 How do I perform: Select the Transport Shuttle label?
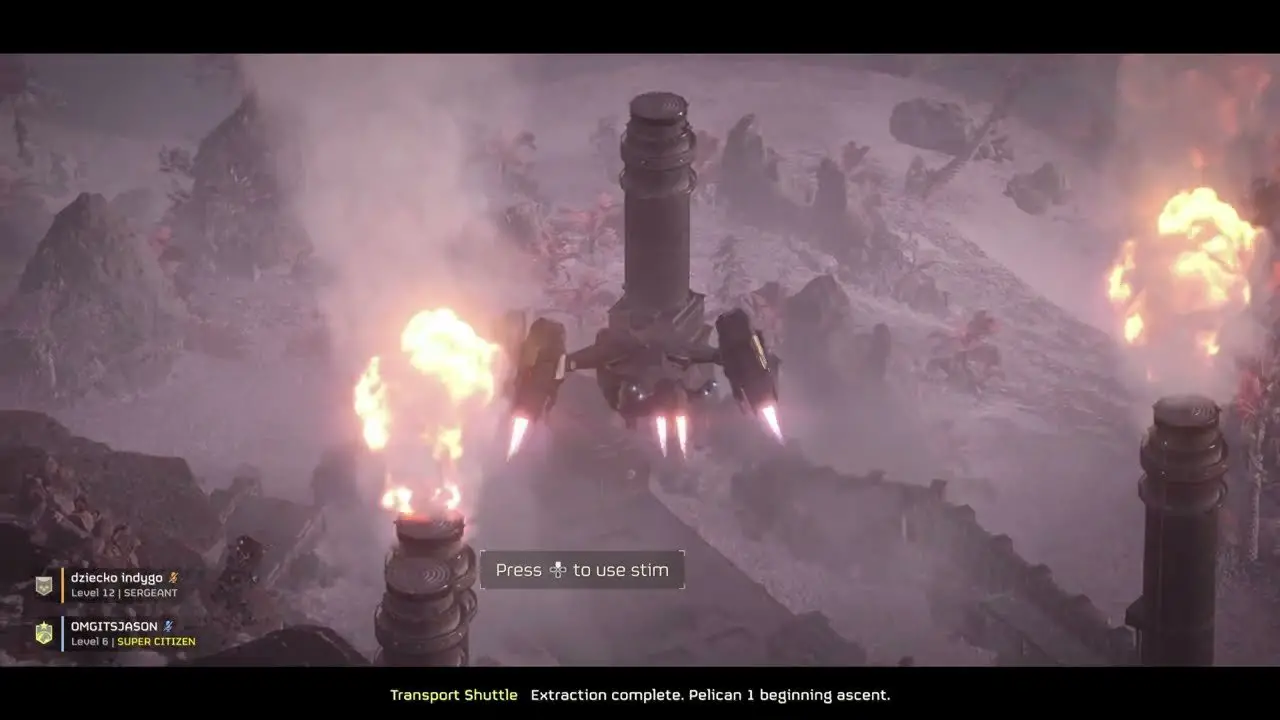tap(454, 694)
